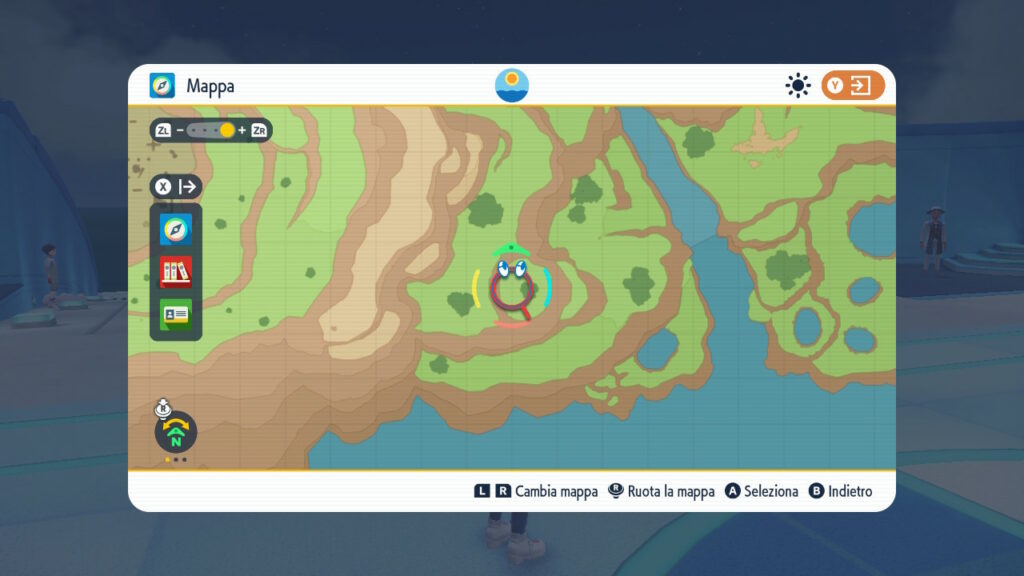Reset map rotation with north compass

(175, 433)
